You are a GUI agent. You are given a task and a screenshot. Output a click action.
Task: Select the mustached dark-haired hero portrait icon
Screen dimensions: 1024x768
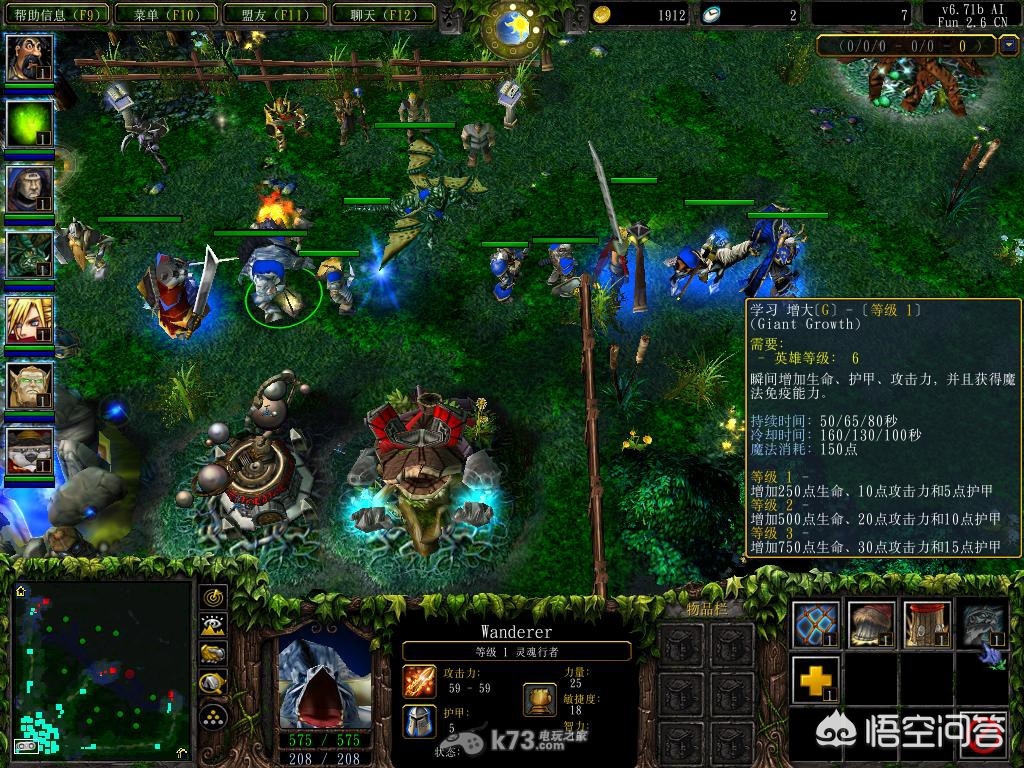29,58
